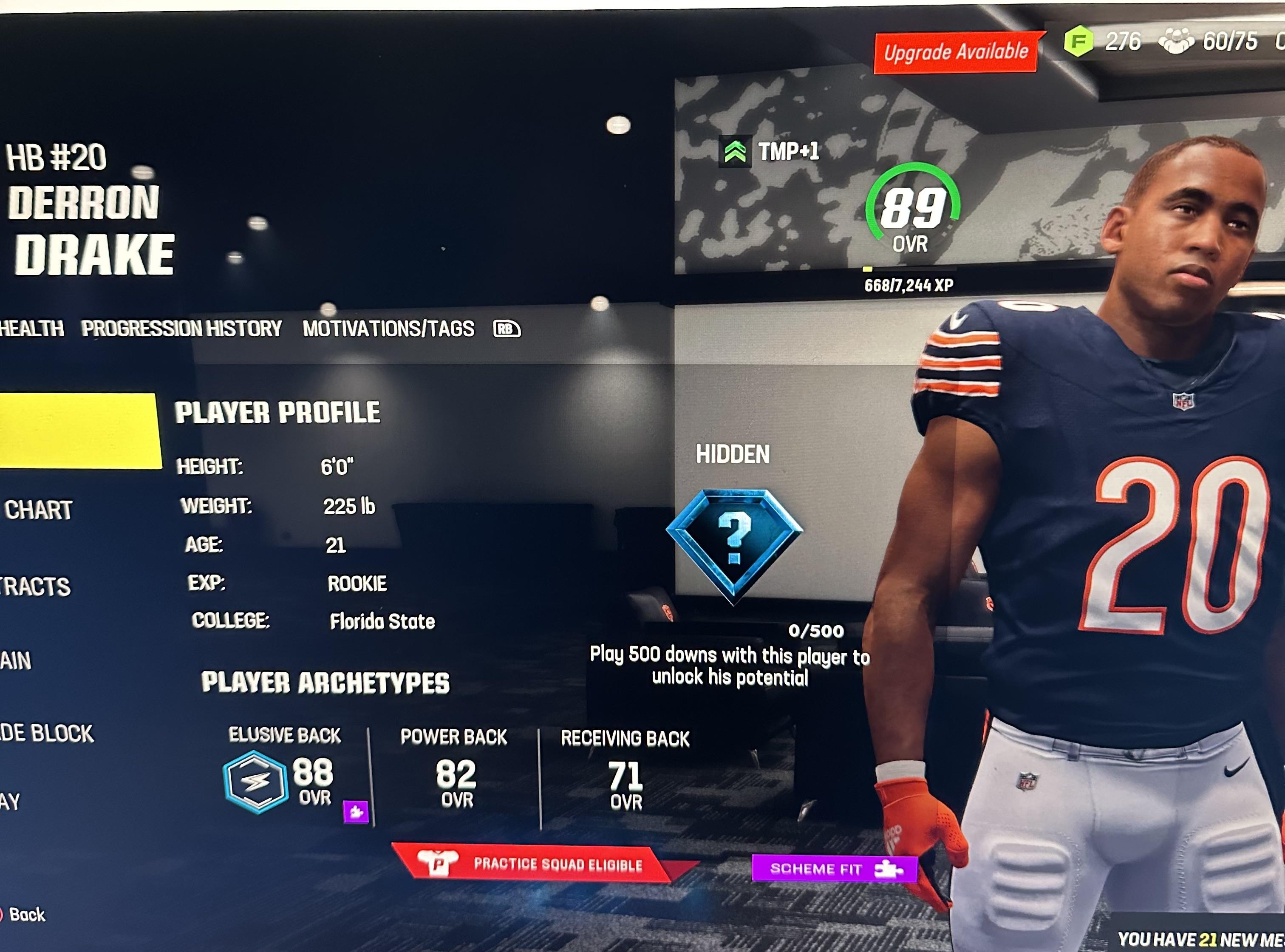
Task: Click the RB shoulder button icon
Action: pos(506,329)
